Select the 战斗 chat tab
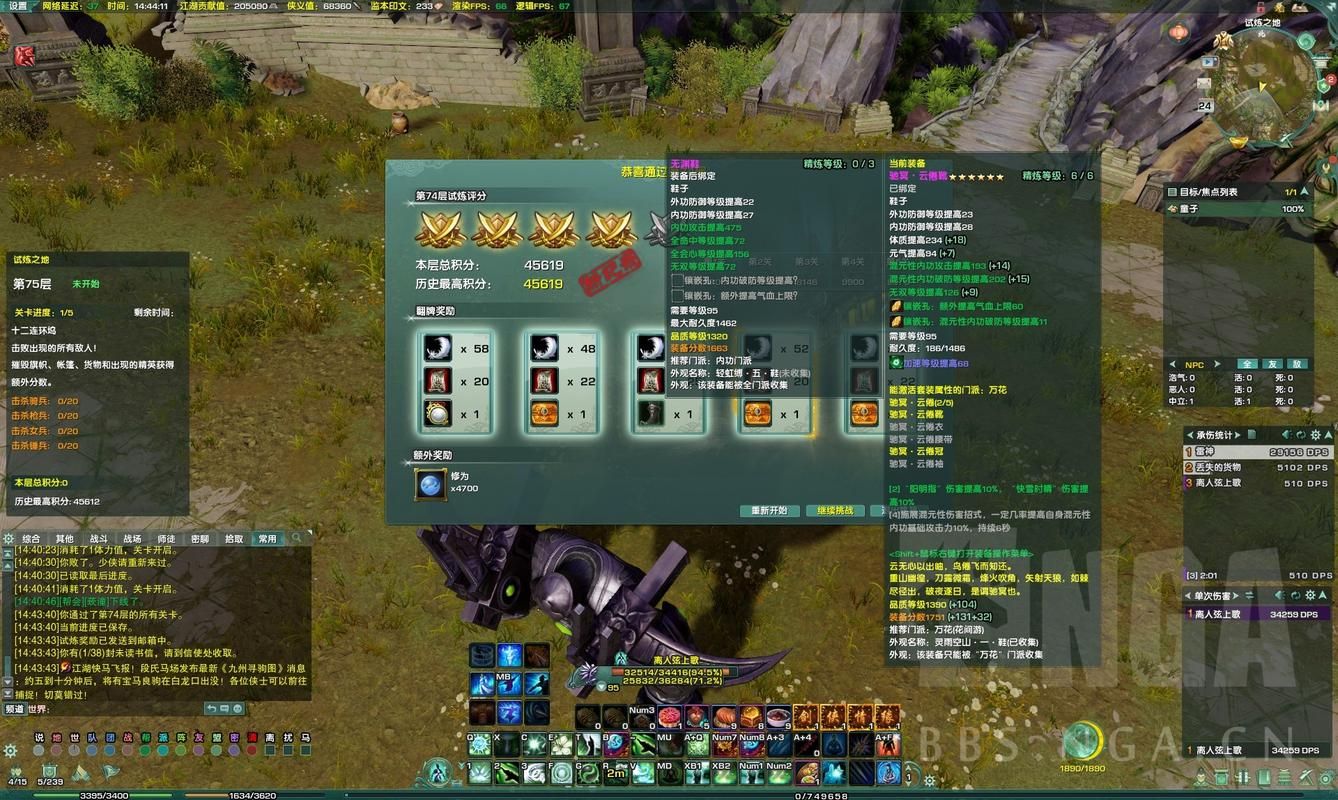This screenshot has height=800, width=1338. (99, 539)
